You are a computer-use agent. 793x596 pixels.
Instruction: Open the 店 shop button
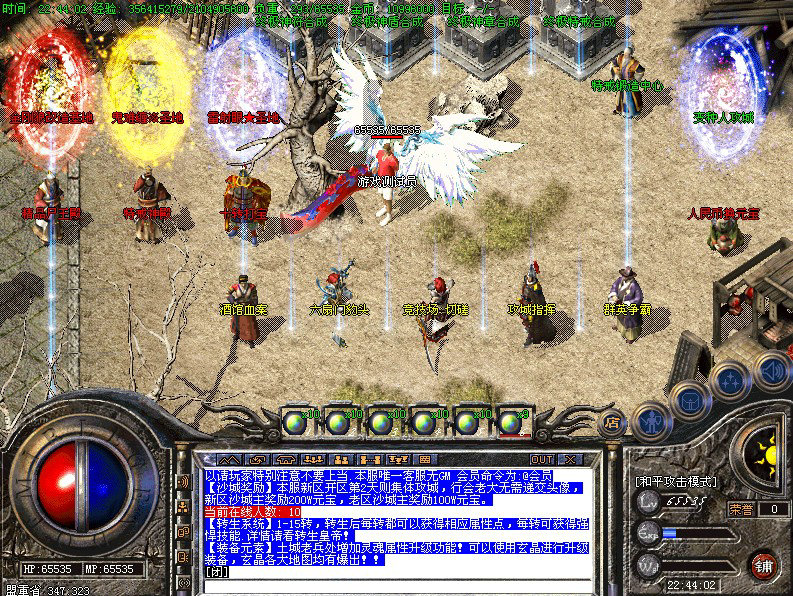tap(611, 423)
